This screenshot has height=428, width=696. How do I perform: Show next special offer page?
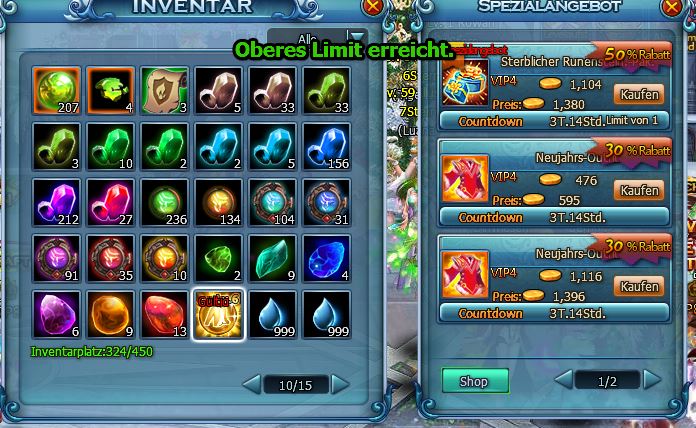[x=652, y=380]
